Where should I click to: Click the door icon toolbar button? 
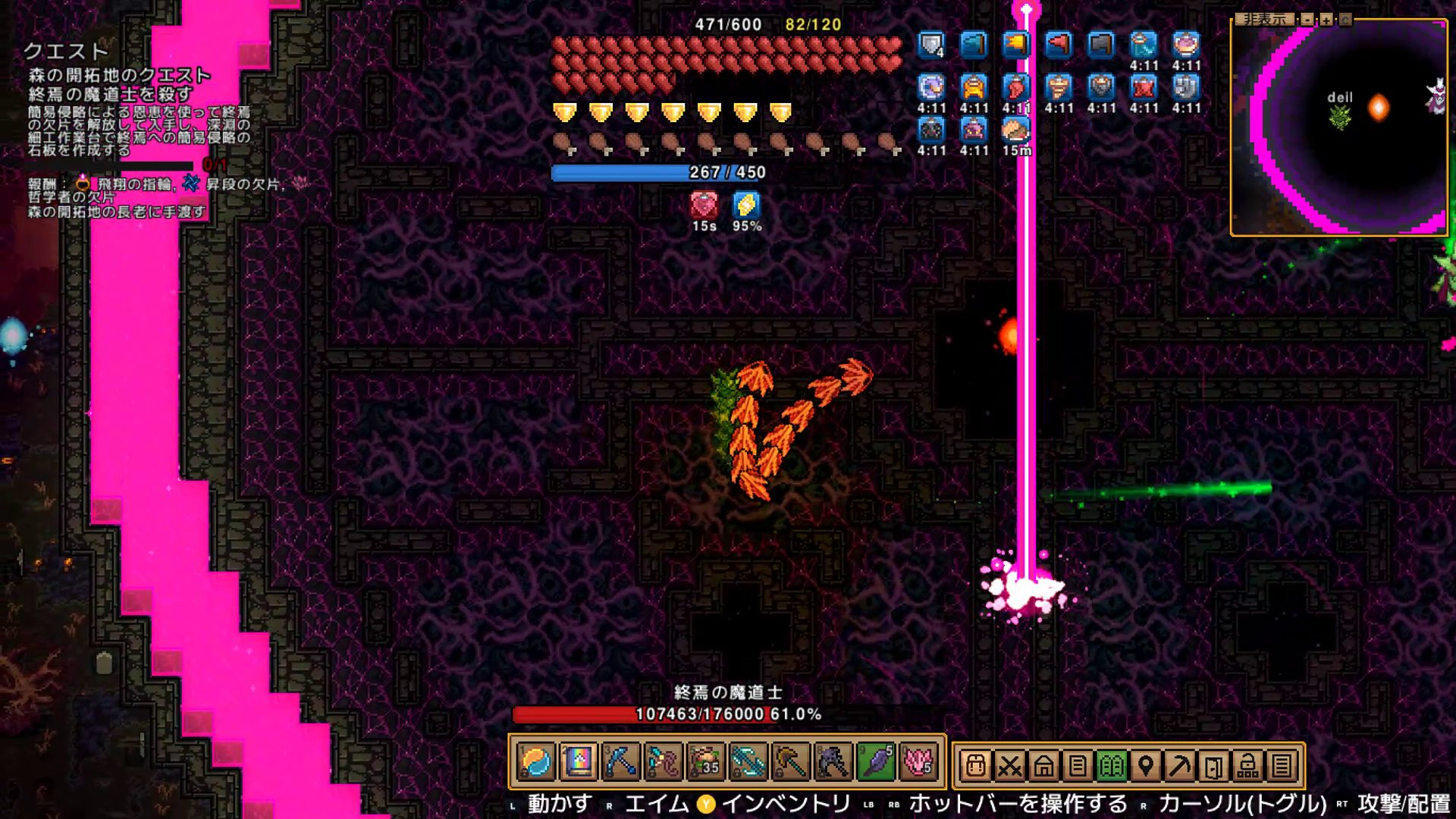coord(1213,766)
